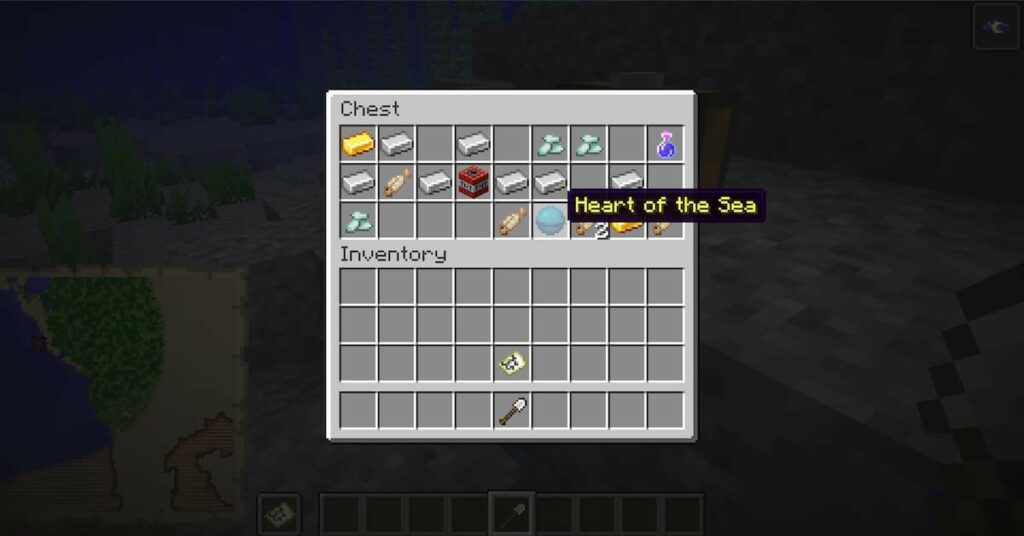Take the iron ingot beside the top gold ingot
The height and width of the screenshot is (536, 1024).
pyautogui.click(x=396, y=144)
